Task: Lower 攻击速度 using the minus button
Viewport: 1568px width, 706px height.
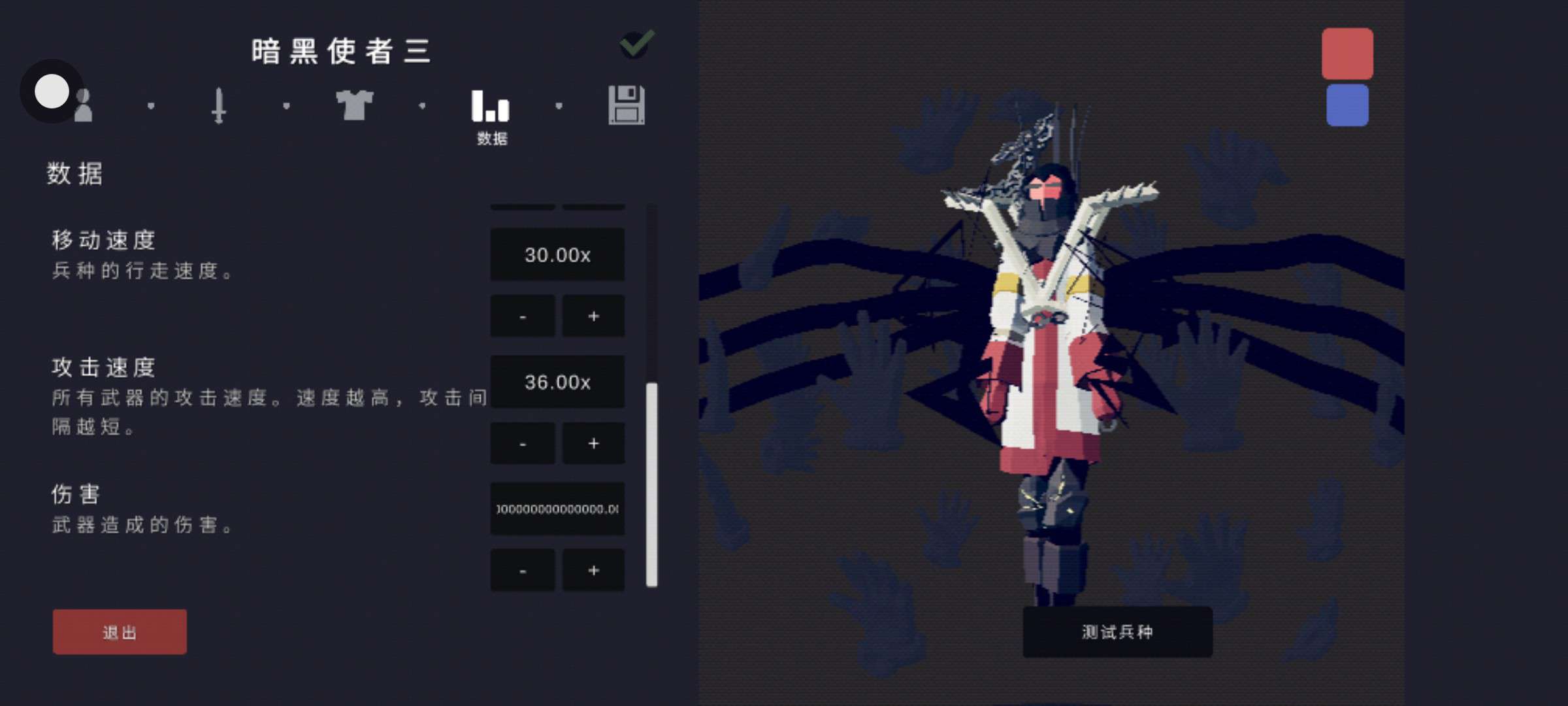Action: click(523, 444)
